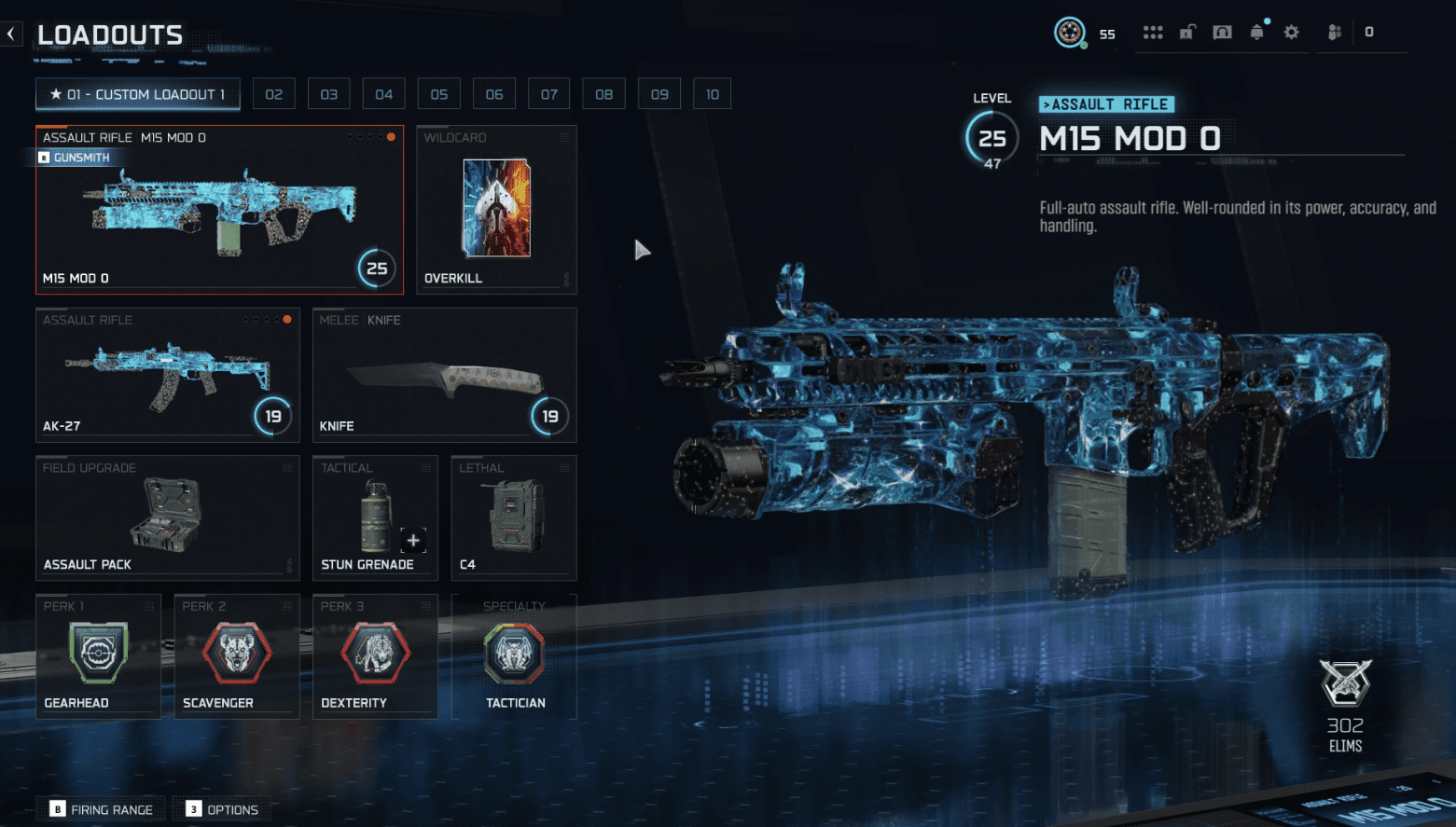Go back using the top-left arrow
1456x827 pixels.
(11, 34)
